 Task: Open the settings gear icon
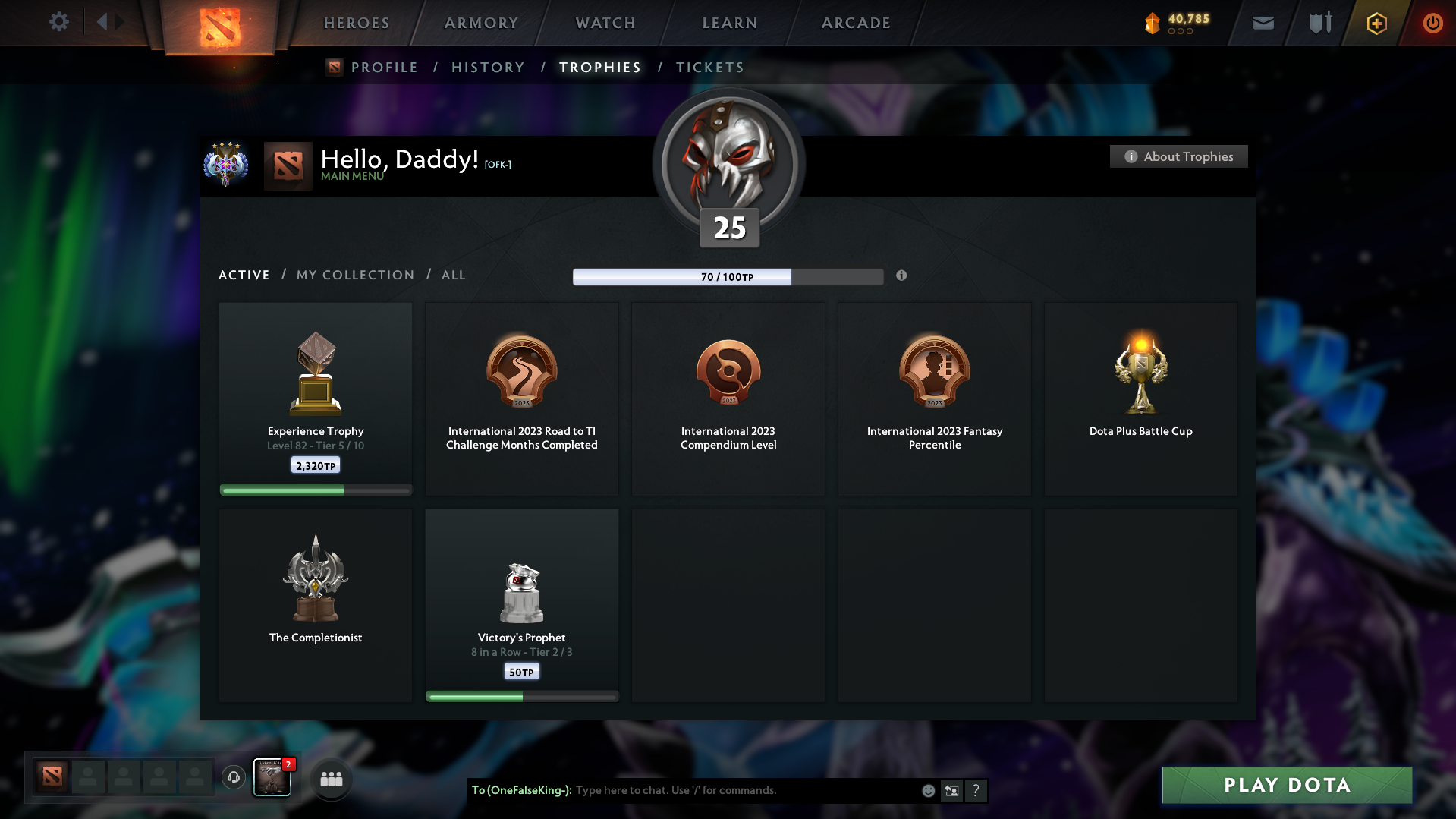click(59, 22)
